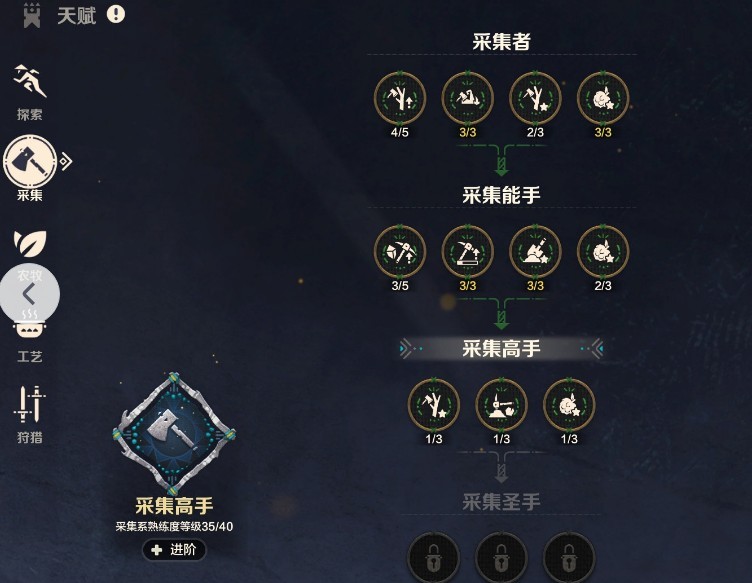
Task: Choose the 采集能手 flower talent at 2/3
Action: click(x=603, y=251)
